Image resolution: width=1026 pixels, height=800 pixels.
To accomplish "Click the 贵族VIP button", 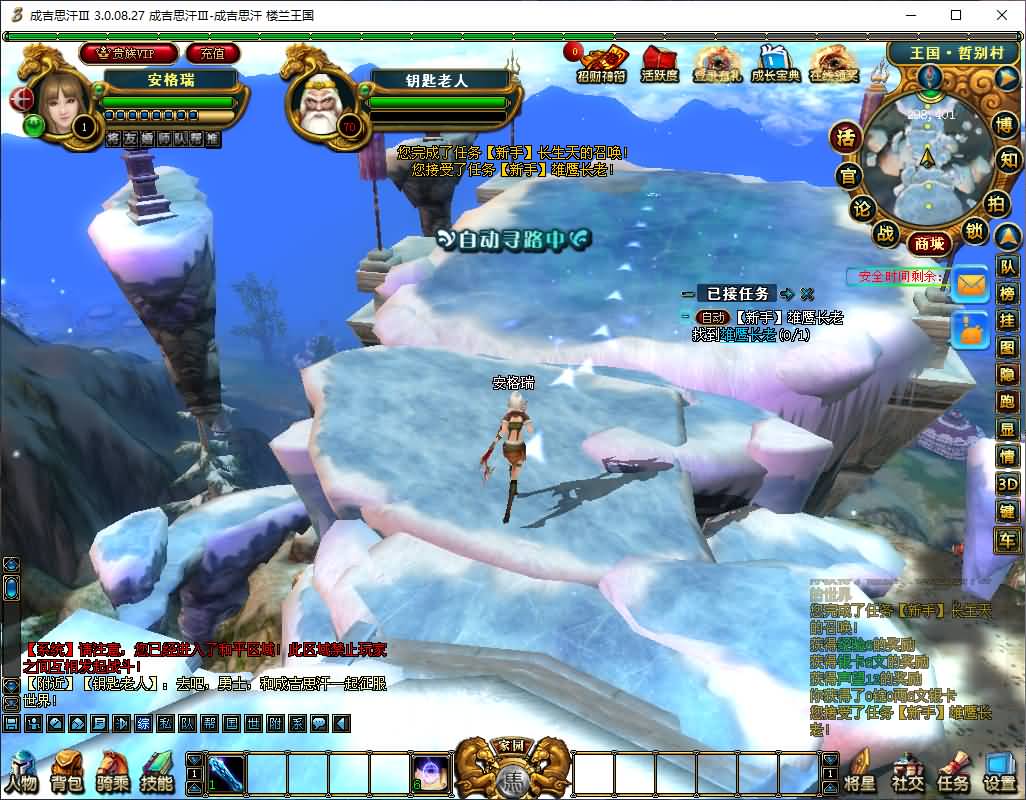I will (129, 53).
